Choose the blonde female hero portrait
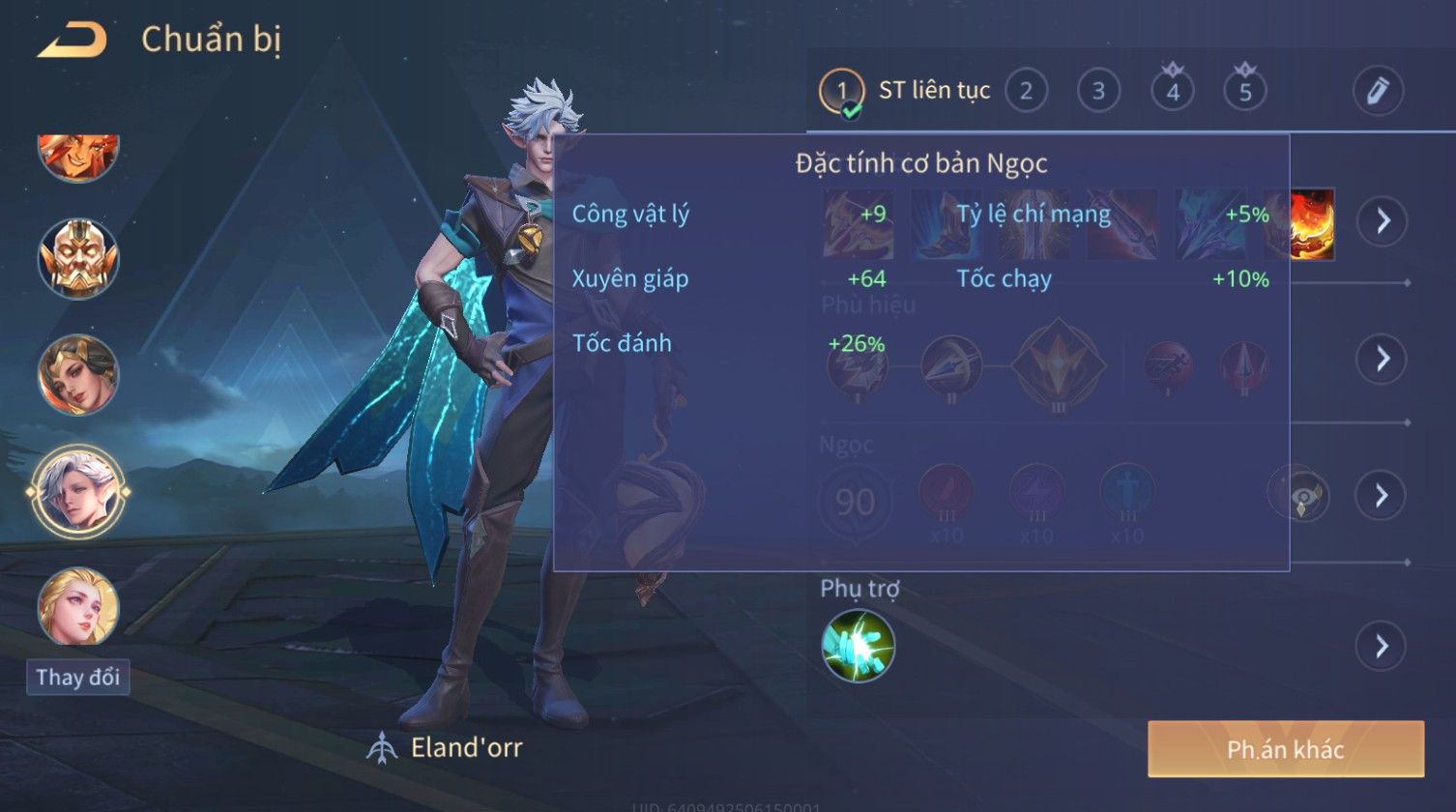This screenshot has height=812, width=1456. [x=78, y=607]
